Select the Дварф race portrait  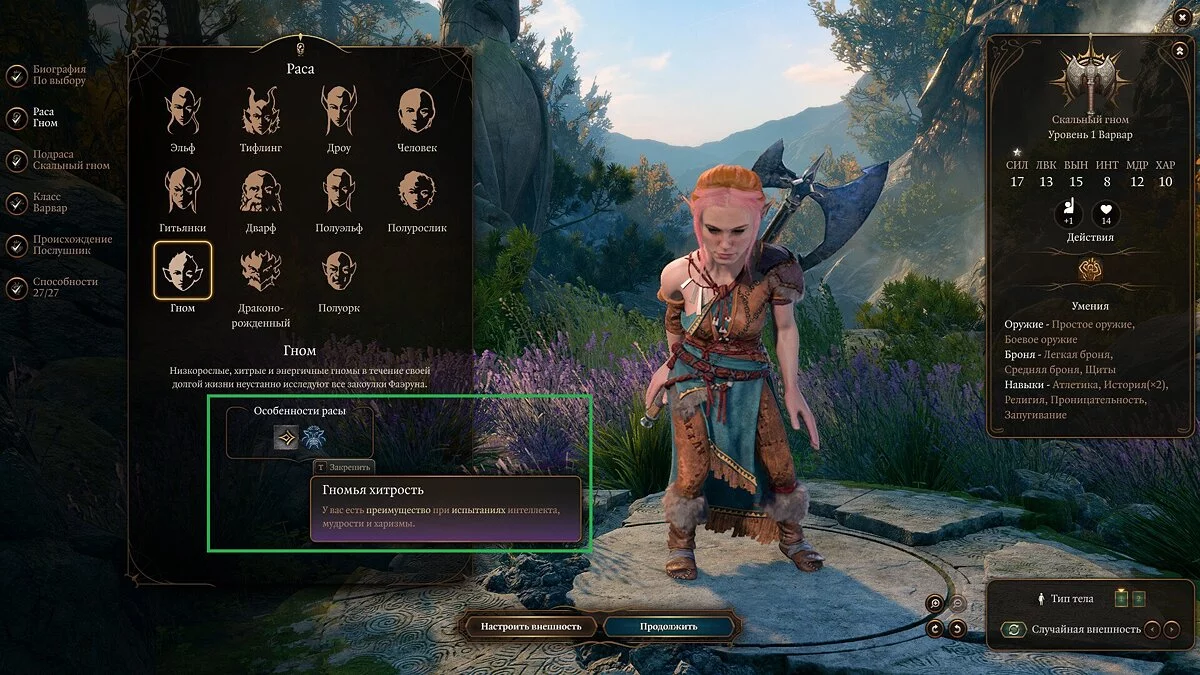[x=260, y=191]
